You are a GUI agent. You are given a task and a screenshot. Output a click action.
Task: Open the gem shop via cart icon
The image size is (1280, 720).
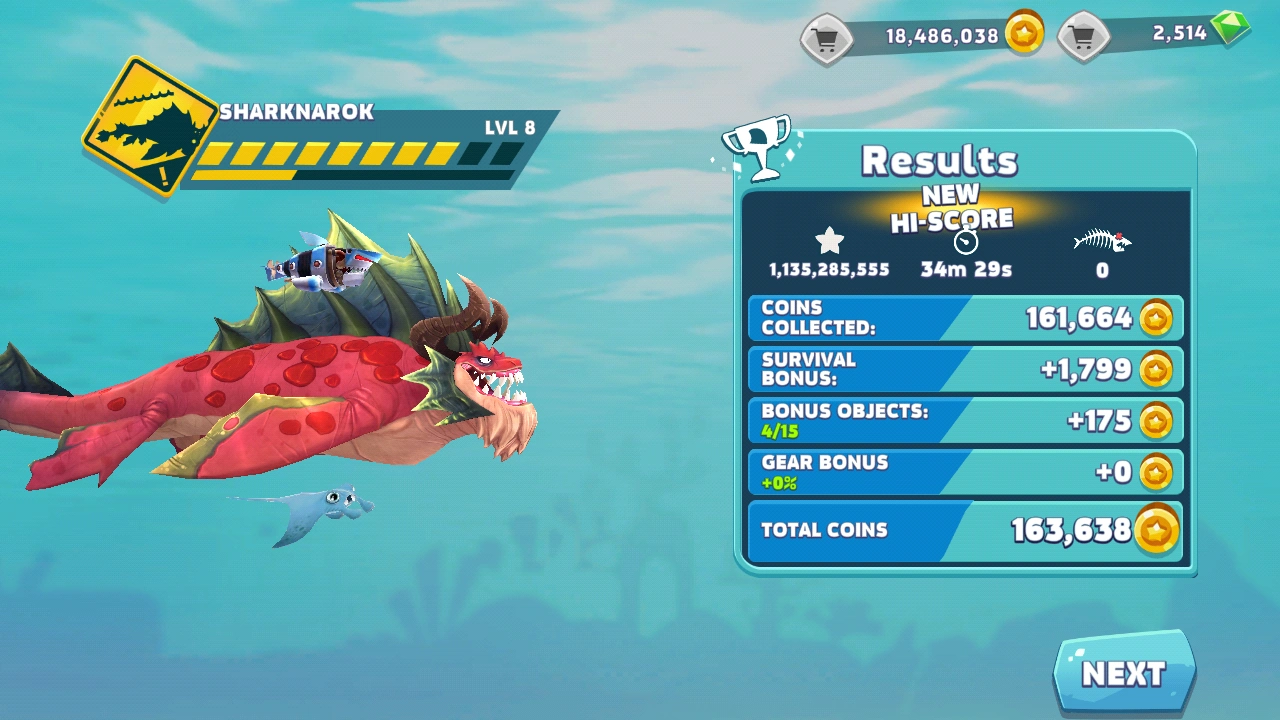tap(1084, 35)
